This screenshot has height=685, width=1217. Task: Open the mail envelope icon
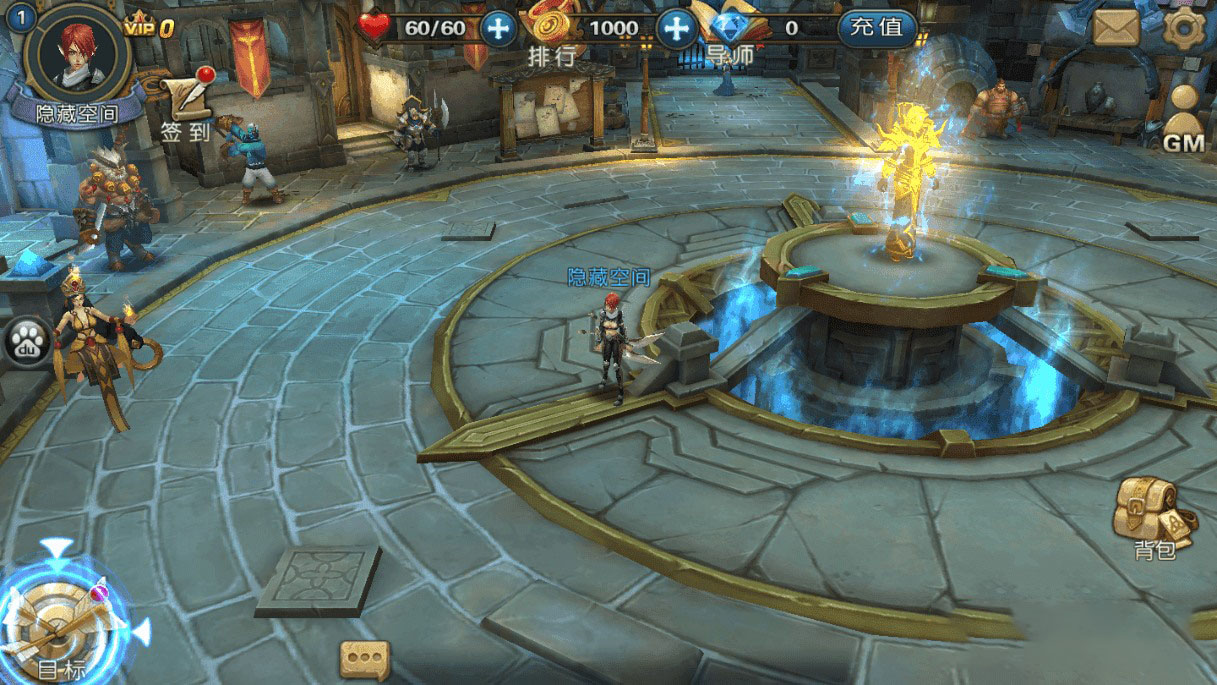[x=1116, y=27]
